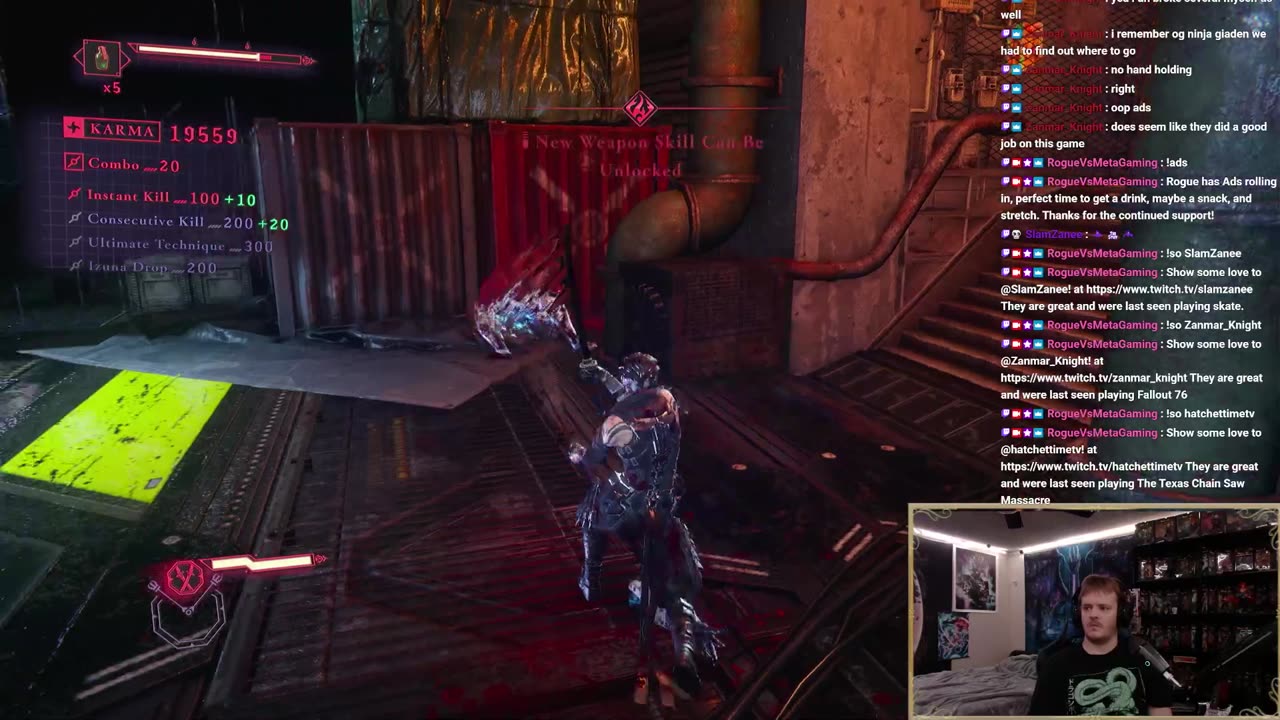This screenshot has height=720, width=1280.
Task: Open the New Weapon Skill unlock notification
Action: click(649, 155)
